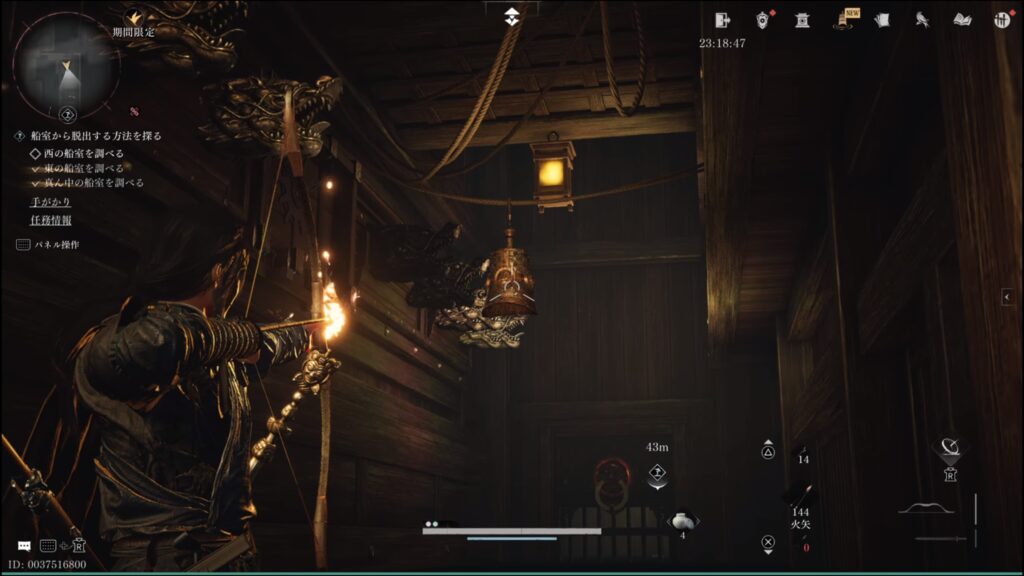
Task: Open the stacked papers icon
Action: point(882,19)
